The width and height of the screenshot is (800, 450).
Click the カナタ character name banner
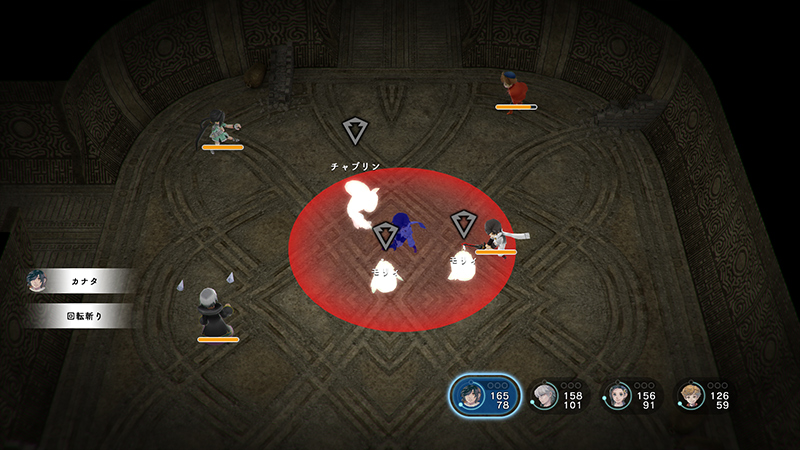pyautogui.click(x=78, y=282)
